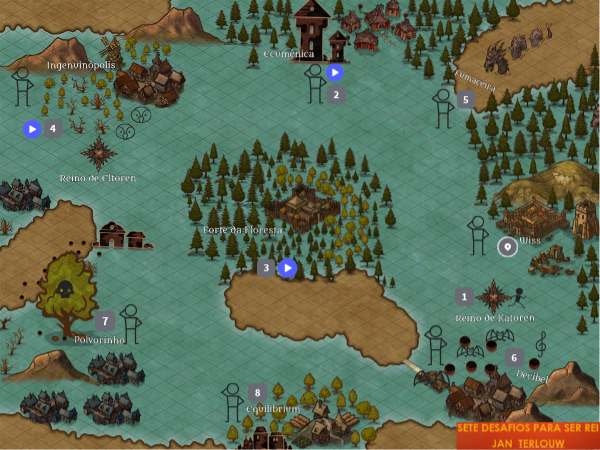Select numbered marker 3 at Forte da Floresta

265,268
